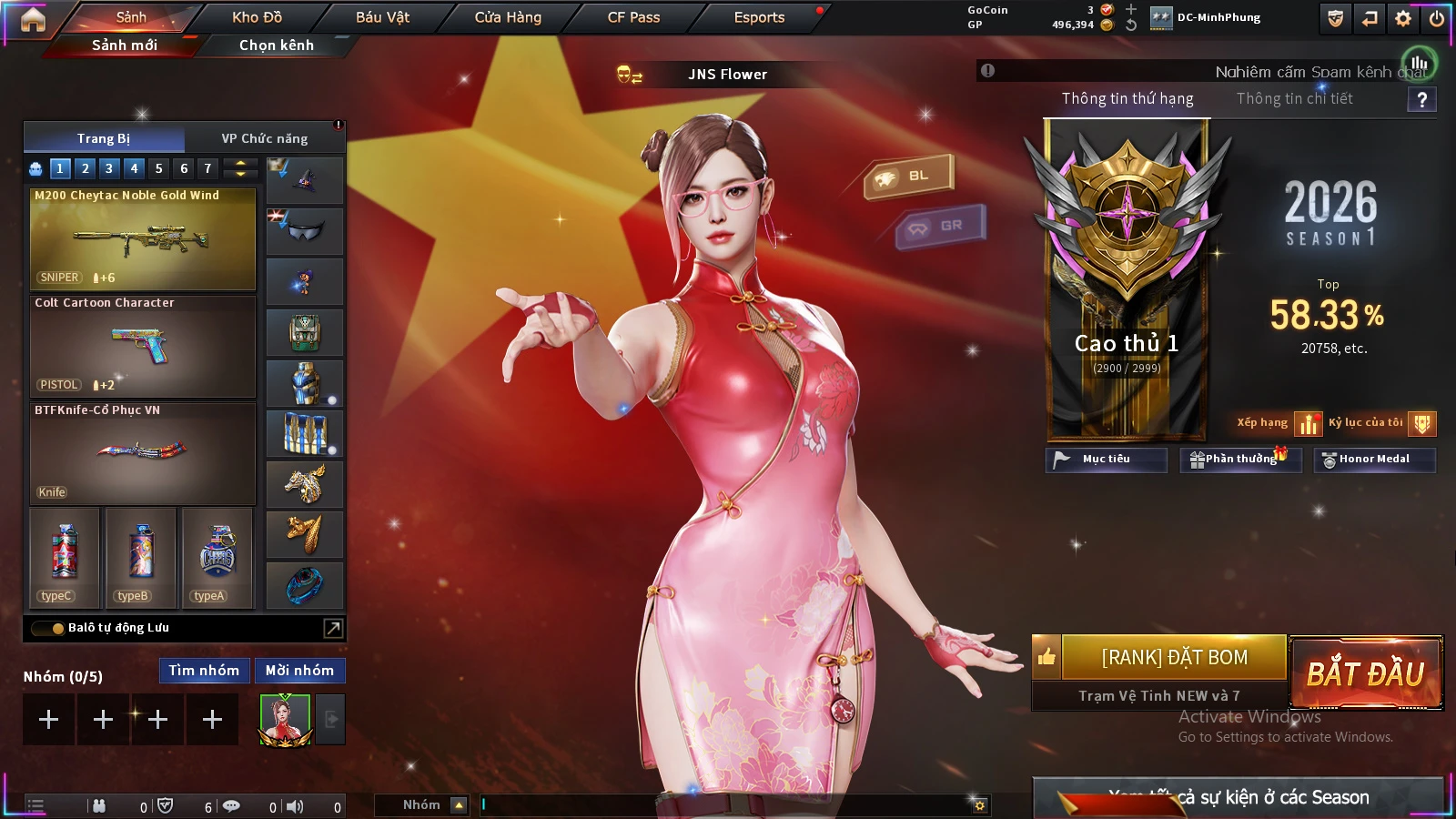
Task: Choose the [RANK] ĐẶT BOM game mode
Action: [x=1174, y=657]
